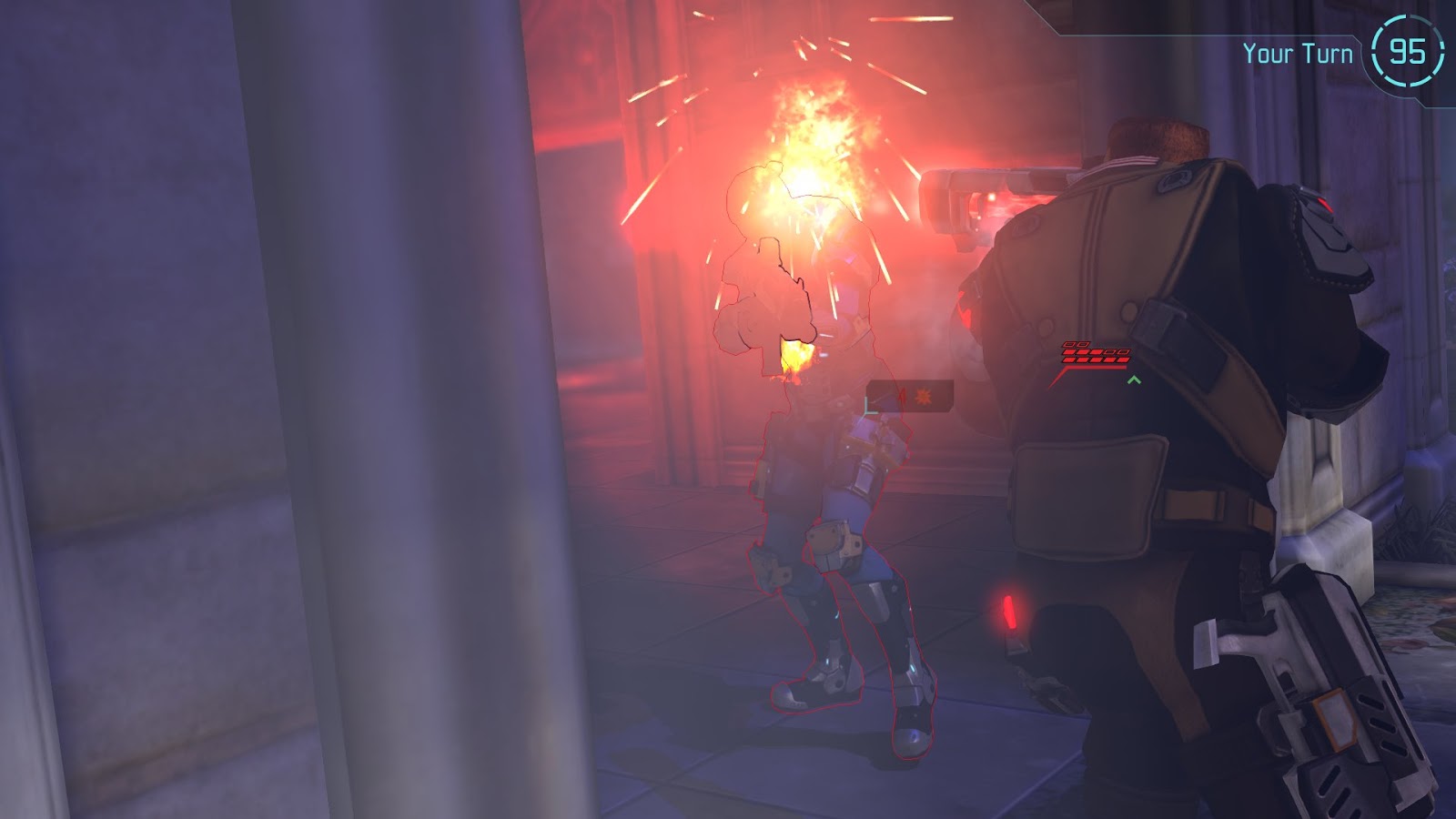Click the burning damage sunburst icon
The width and height of the screenshot is (1456, 819).
923,398
